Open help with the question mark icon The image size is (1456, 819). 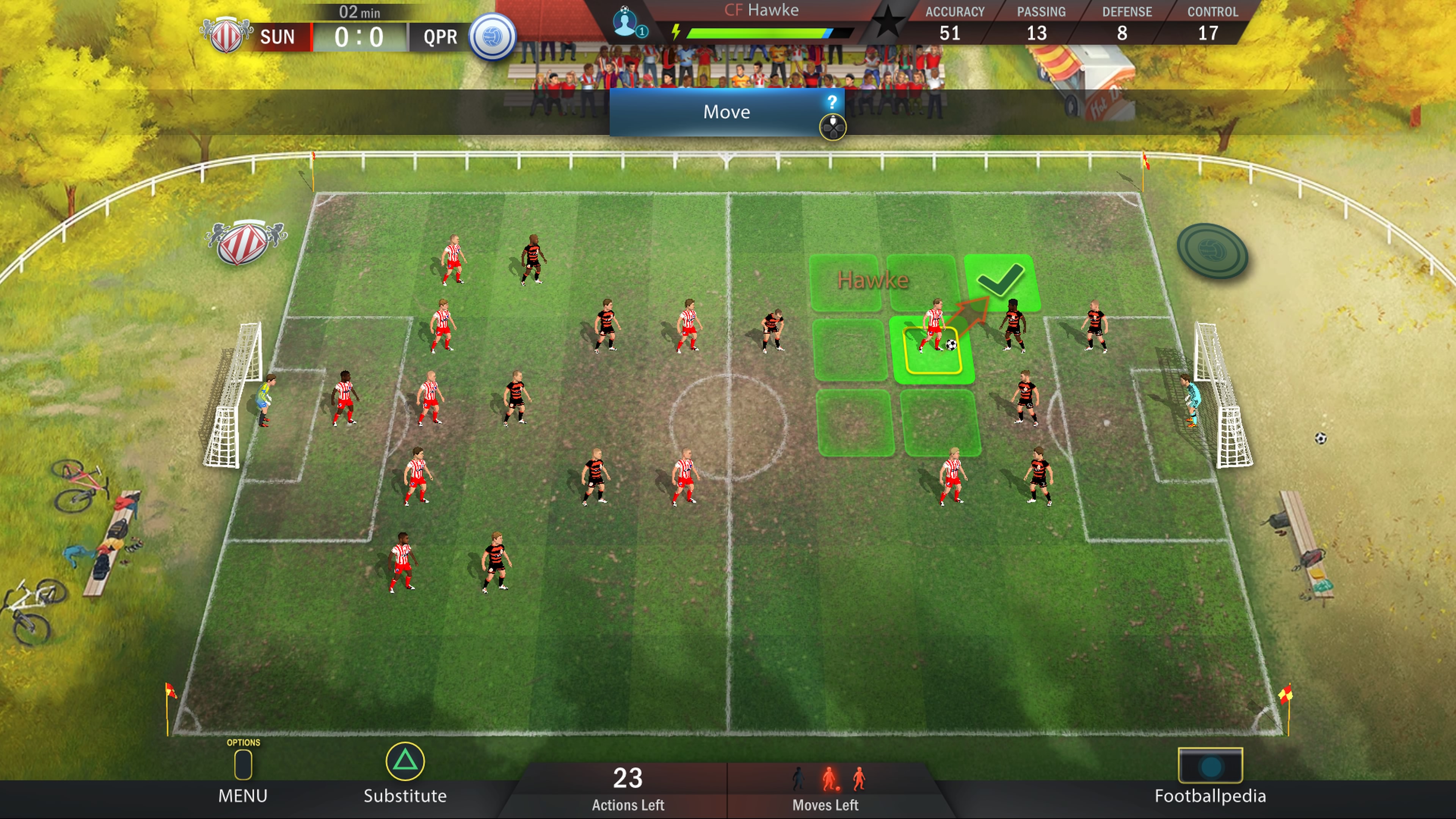832,102
